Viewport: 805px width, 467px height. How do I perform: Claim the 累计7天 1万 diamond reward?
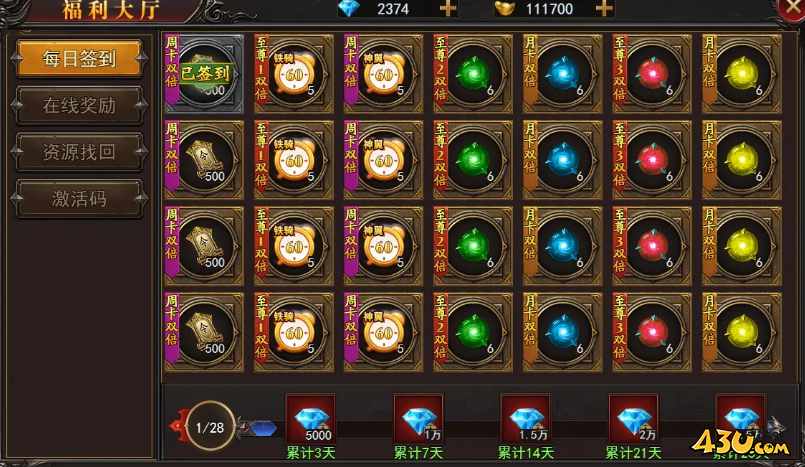click(x=418, y=419)
